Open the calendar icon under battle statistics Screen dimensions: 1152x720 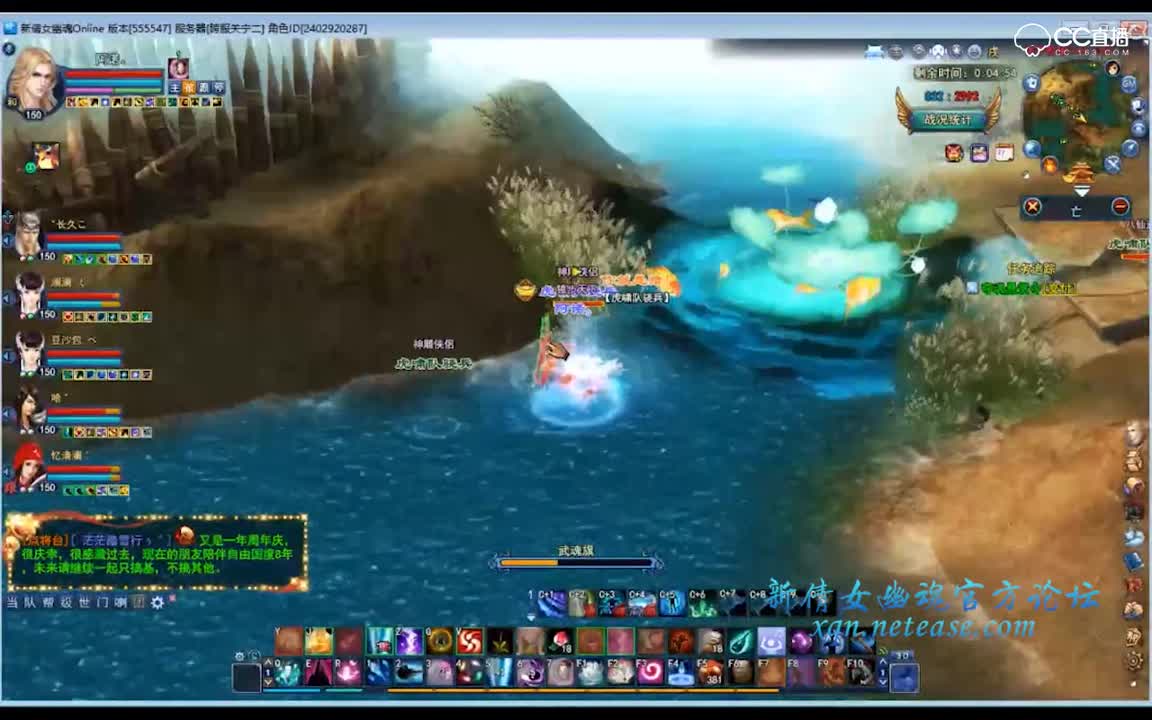[1004, 152]
